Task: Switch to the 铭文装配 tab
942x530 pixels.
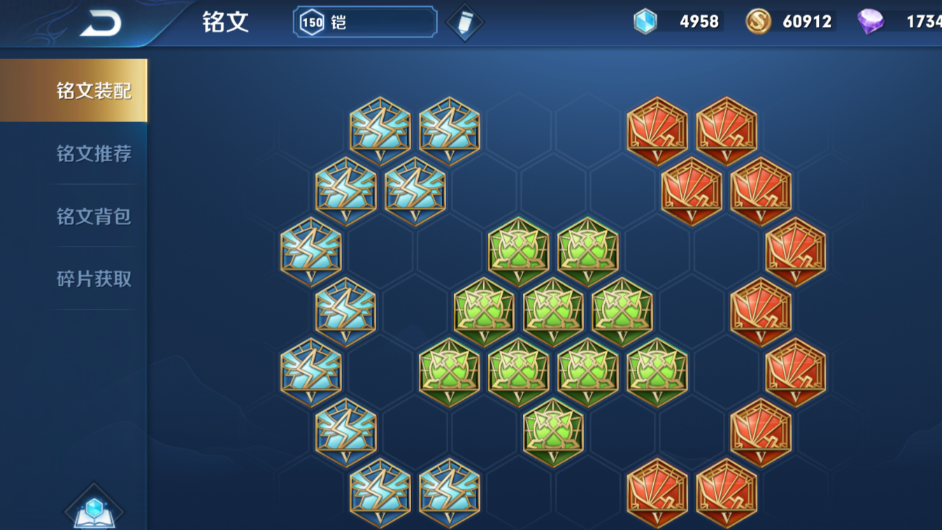Action: tap(93, 91)
